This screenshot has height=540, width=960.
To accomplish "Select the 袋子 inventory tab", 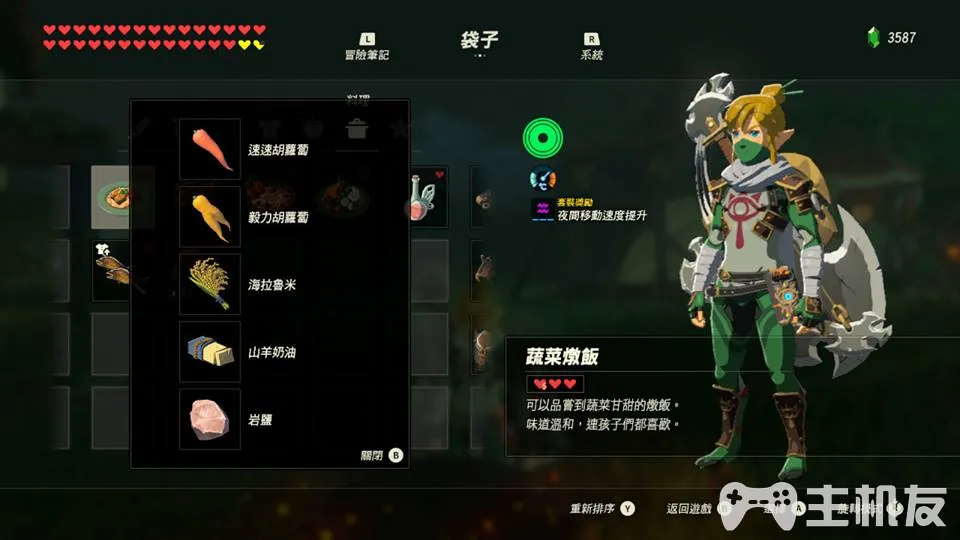I will (479, 41).
